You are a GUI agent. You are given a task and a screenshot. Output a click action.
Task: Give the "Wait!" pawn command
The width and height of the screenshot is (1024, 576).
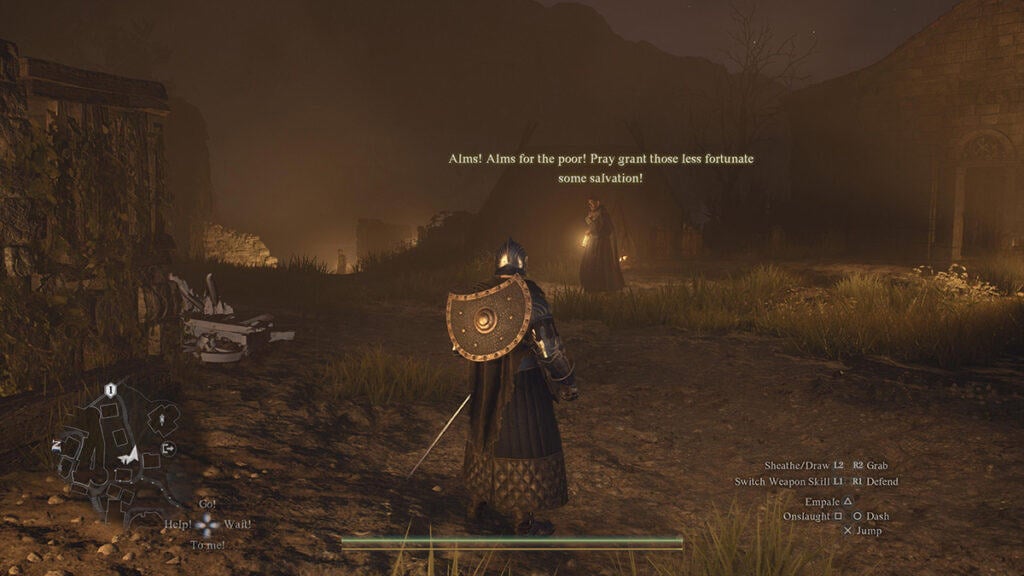[x=237, y=523]
